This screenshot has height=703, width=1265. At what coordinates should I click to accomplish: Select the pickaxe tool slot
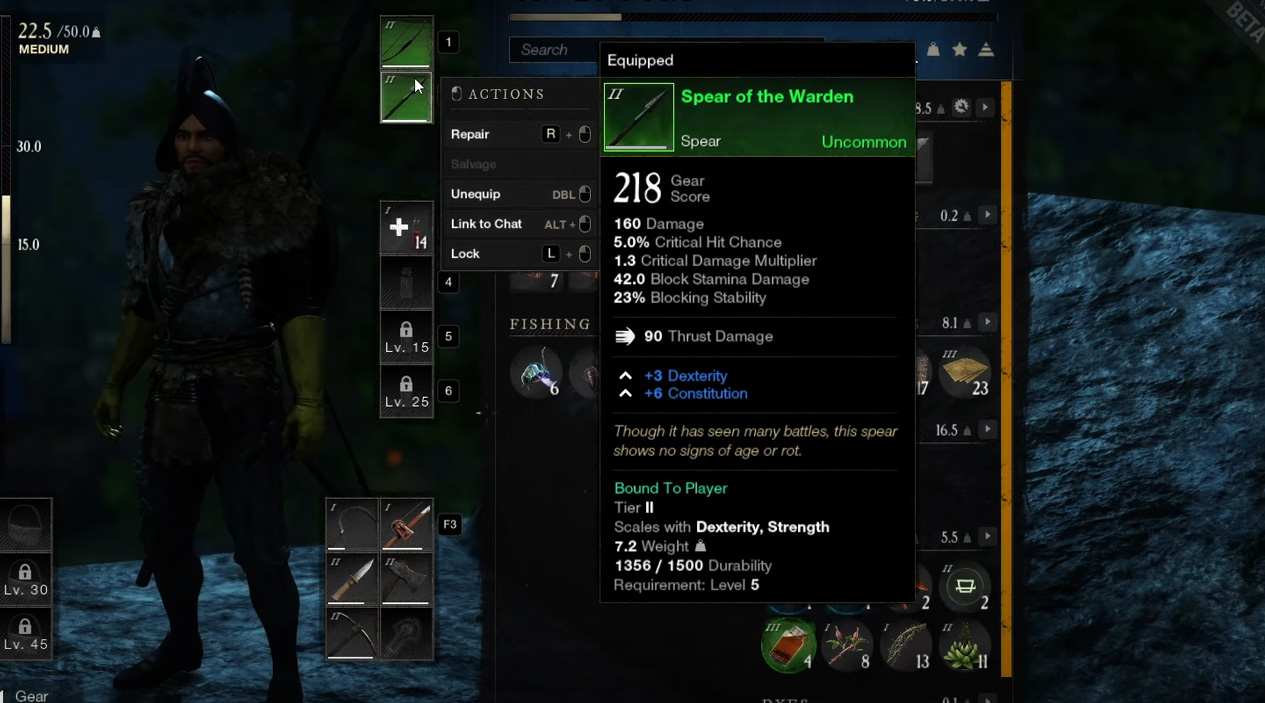(x=351, y=634)
